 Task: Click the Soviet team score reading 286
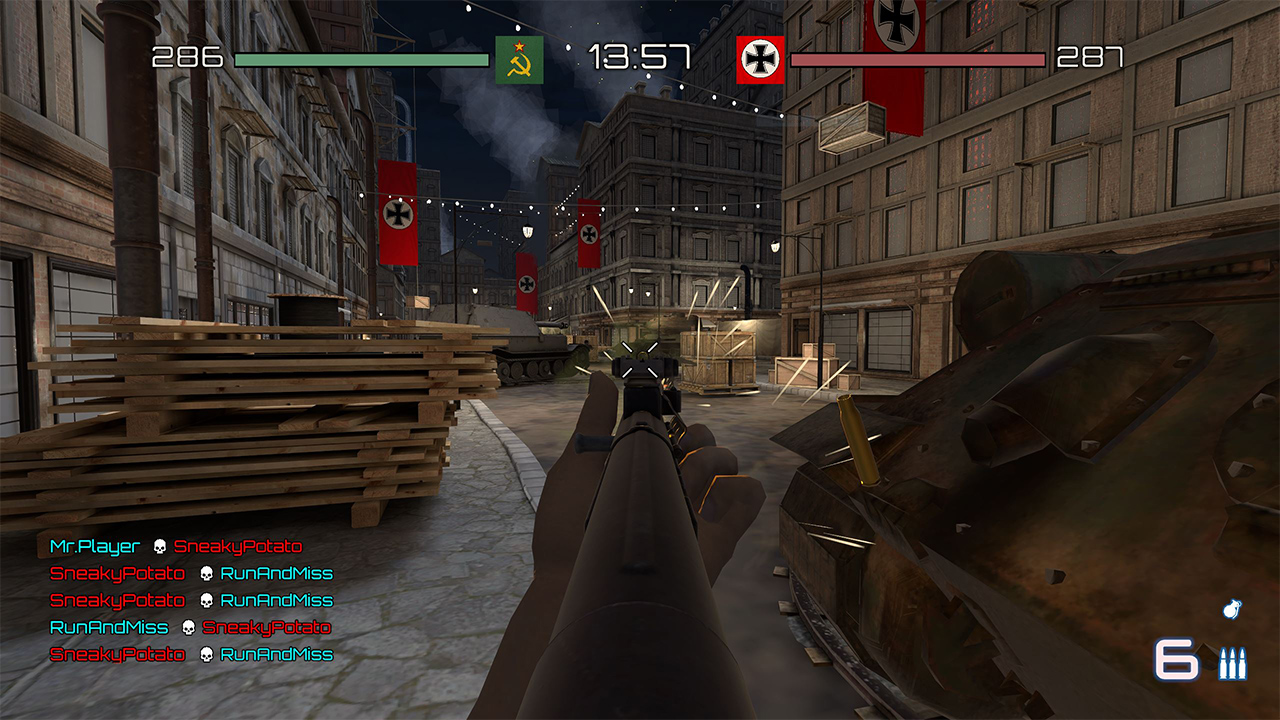coord(185,57)
